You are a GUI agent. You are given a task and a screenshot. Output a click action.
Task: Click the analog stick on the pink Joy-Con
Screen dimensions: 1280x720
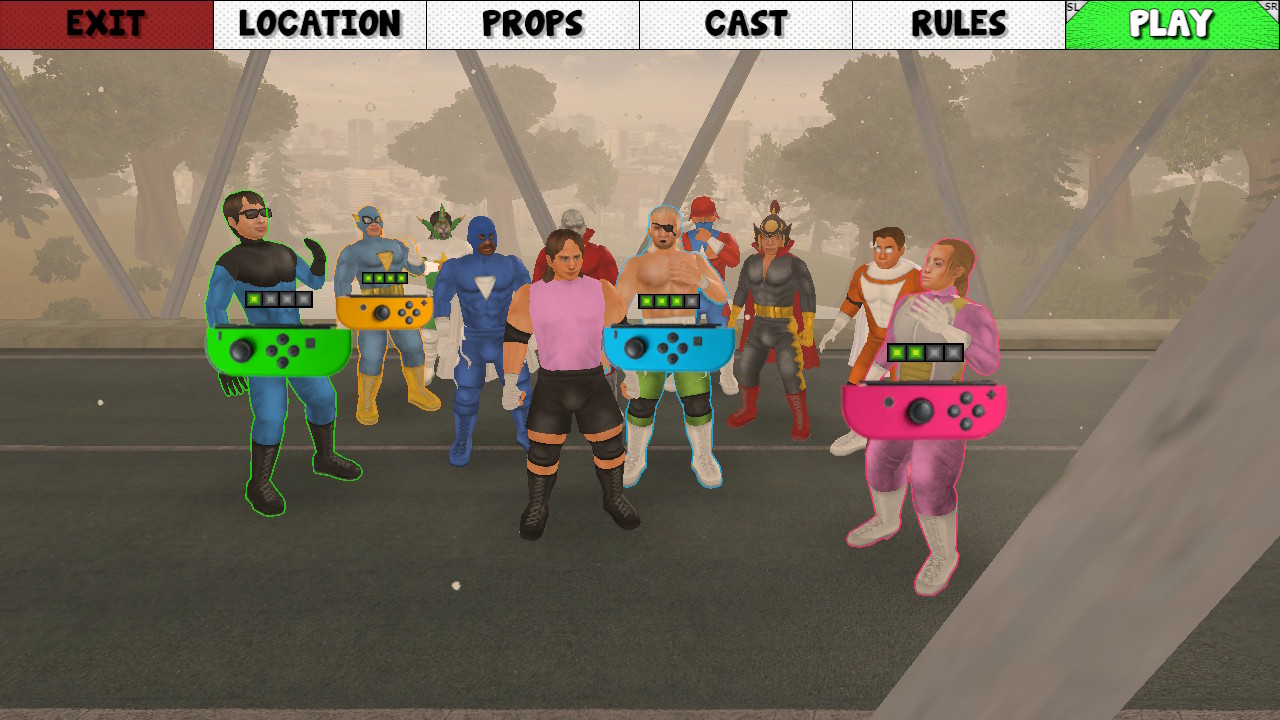(920, 413)
